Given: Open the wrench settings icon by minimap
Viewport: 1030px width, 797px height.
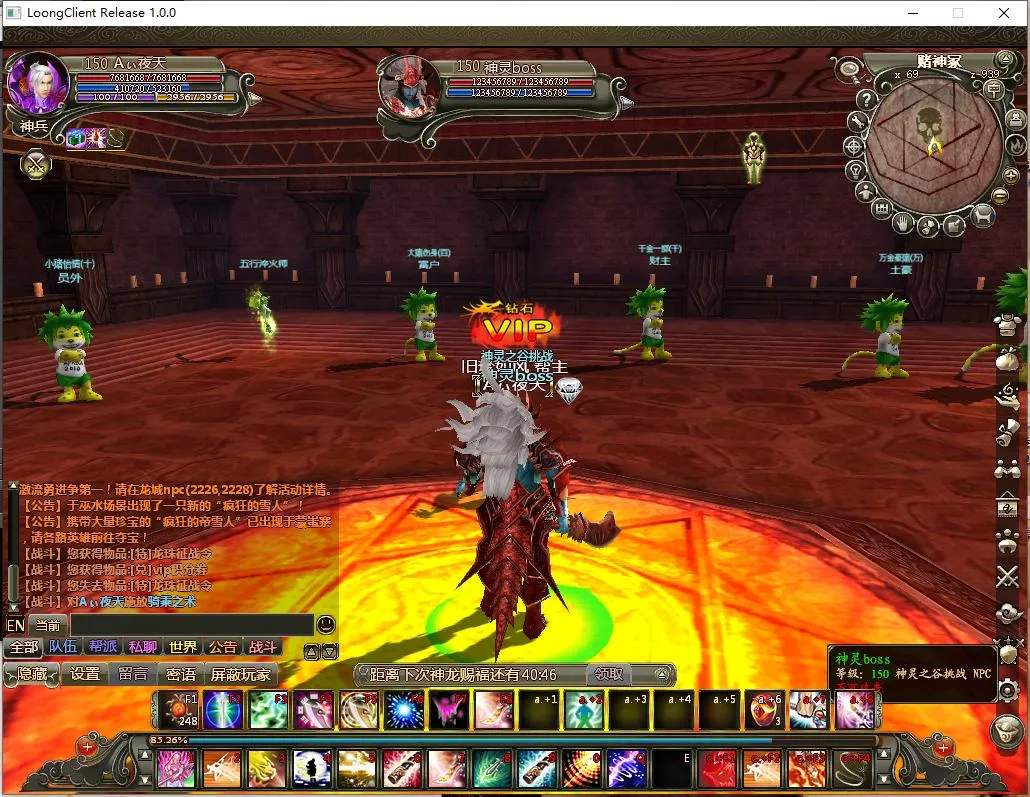Looking at the screenshot, I should tap(858, 121).
